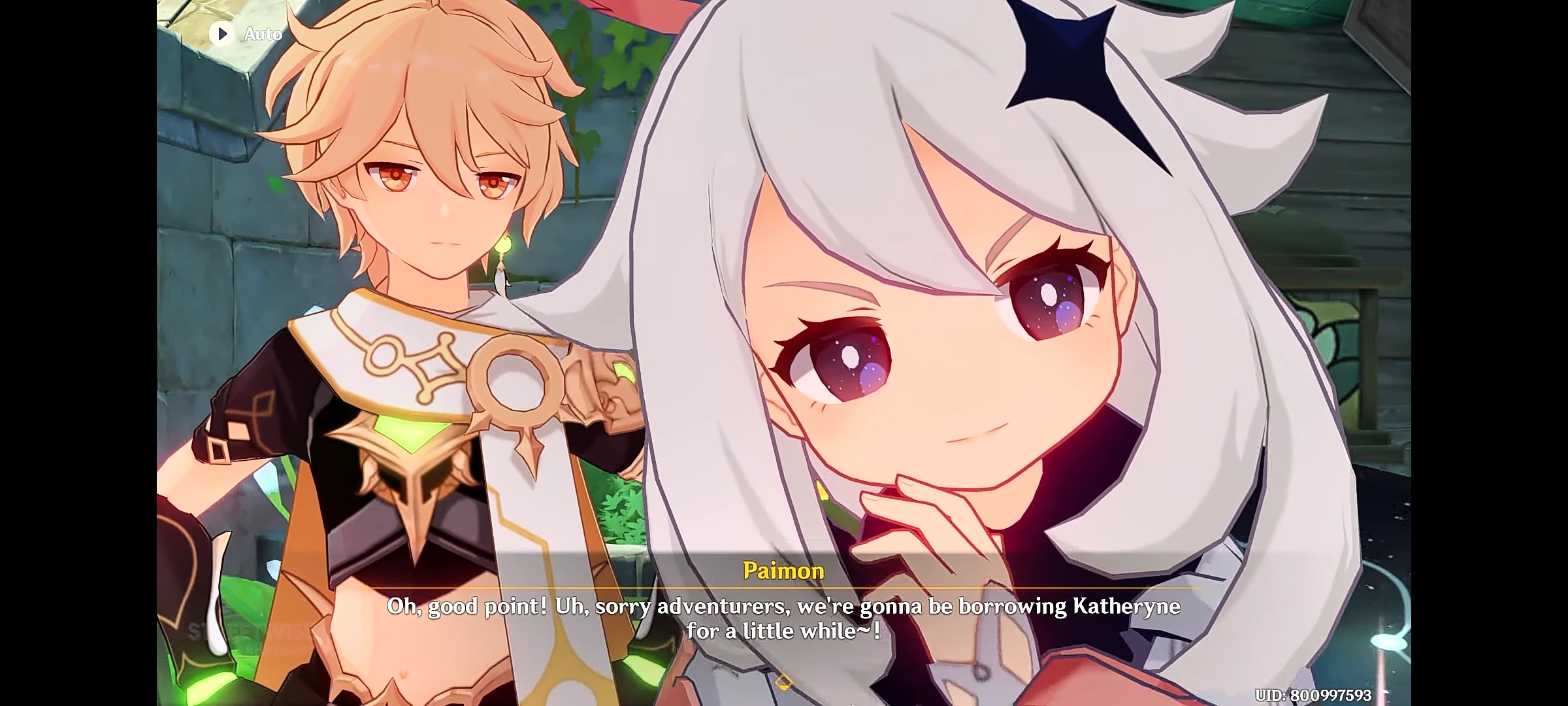
Task: Advance the dialogue about borrowing Katheryne
Action: tap(784, 607)
